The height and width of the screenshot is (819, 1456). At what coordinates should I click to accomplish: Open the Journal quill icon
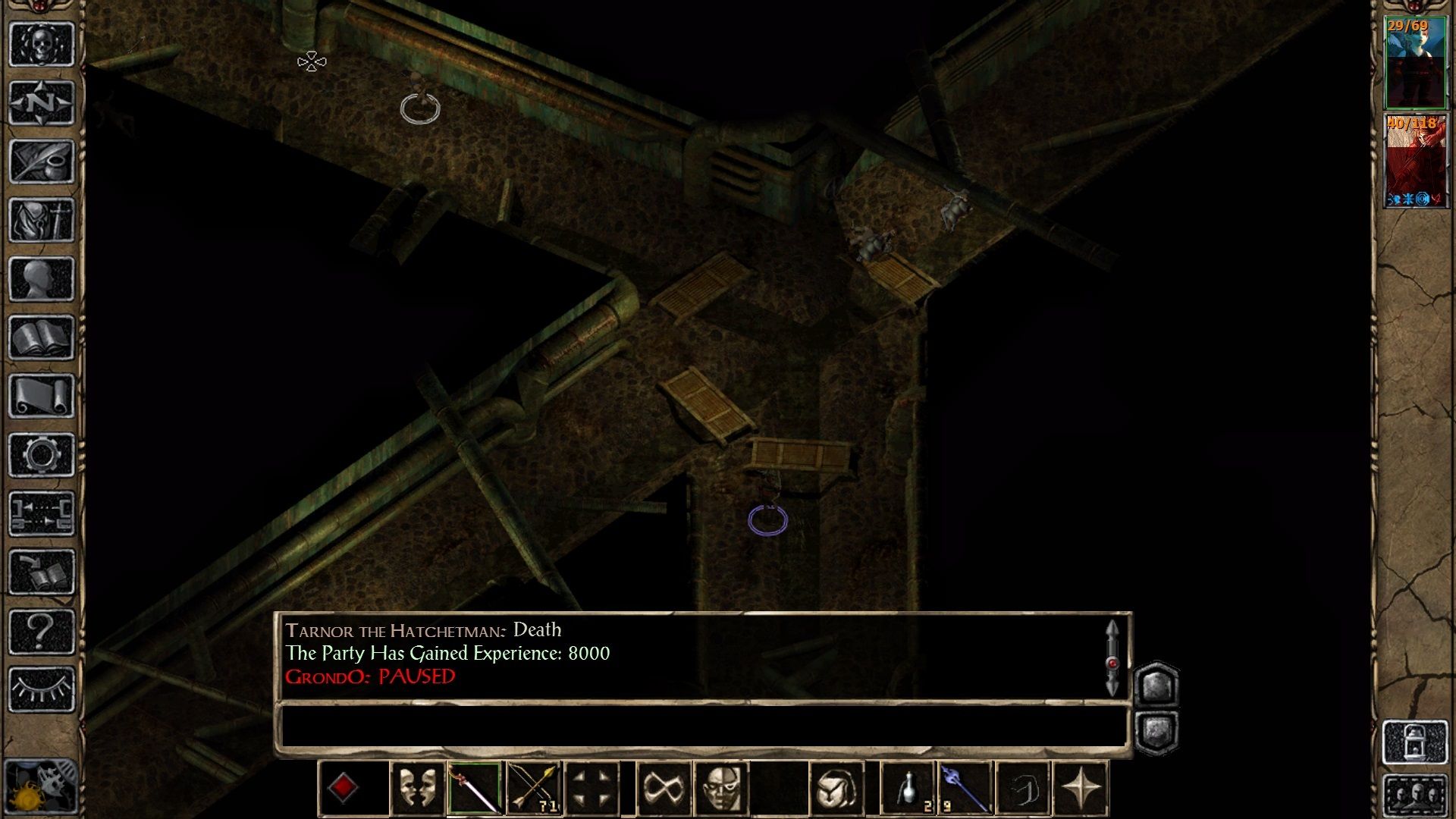coord(42,161)
